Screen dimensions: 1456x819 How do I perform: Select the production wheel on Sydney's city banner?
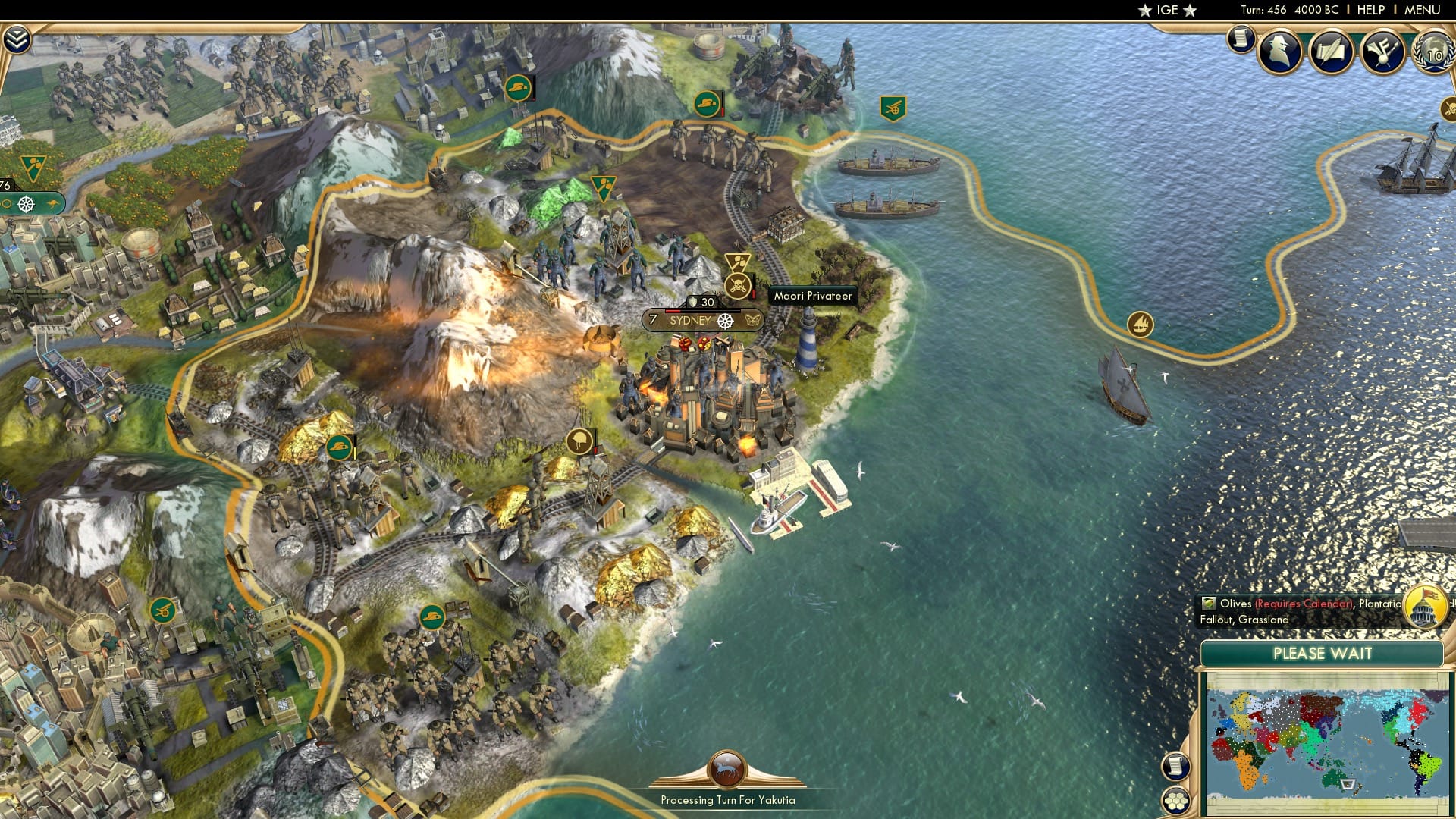(x=726, y=321)
